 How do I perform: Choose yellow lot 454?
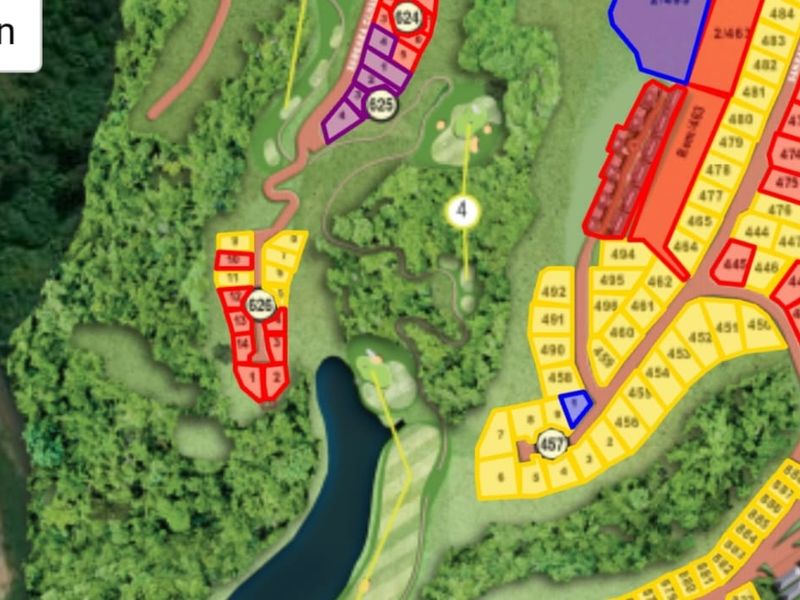pos(657,372)
